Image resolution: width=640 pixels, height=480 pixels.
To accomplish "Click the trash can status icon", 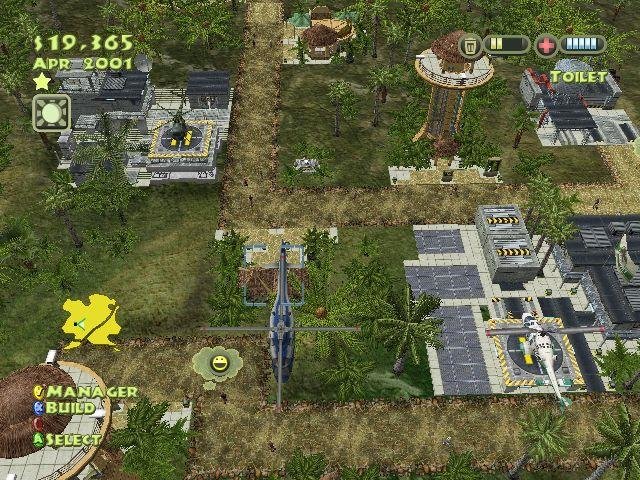I will pyautogui.click(x=470, y=45).
